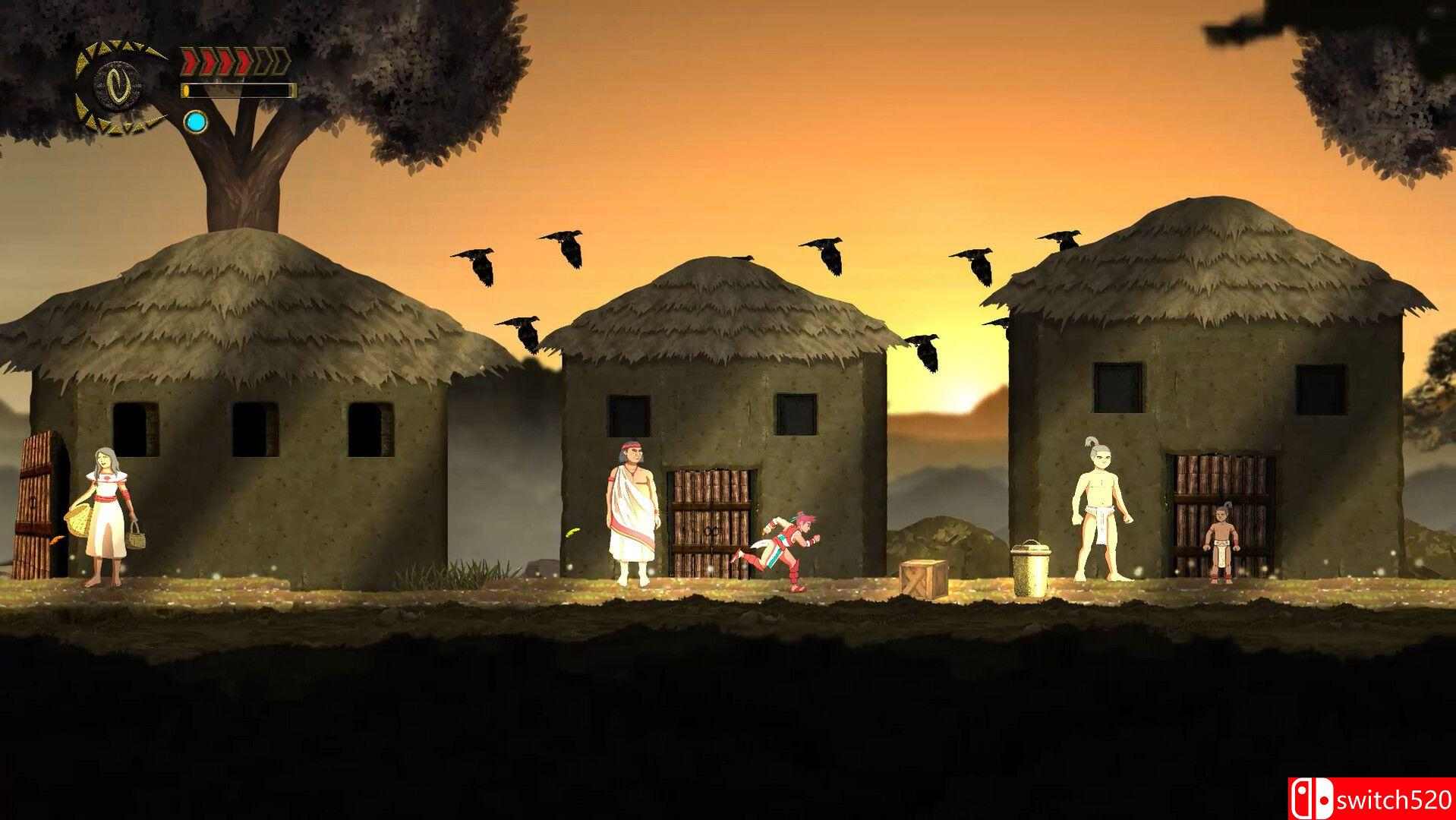Select the glowing blue orb icon
The width and height of the screenshot is (1456, 820).
click(x=196, y=121)
